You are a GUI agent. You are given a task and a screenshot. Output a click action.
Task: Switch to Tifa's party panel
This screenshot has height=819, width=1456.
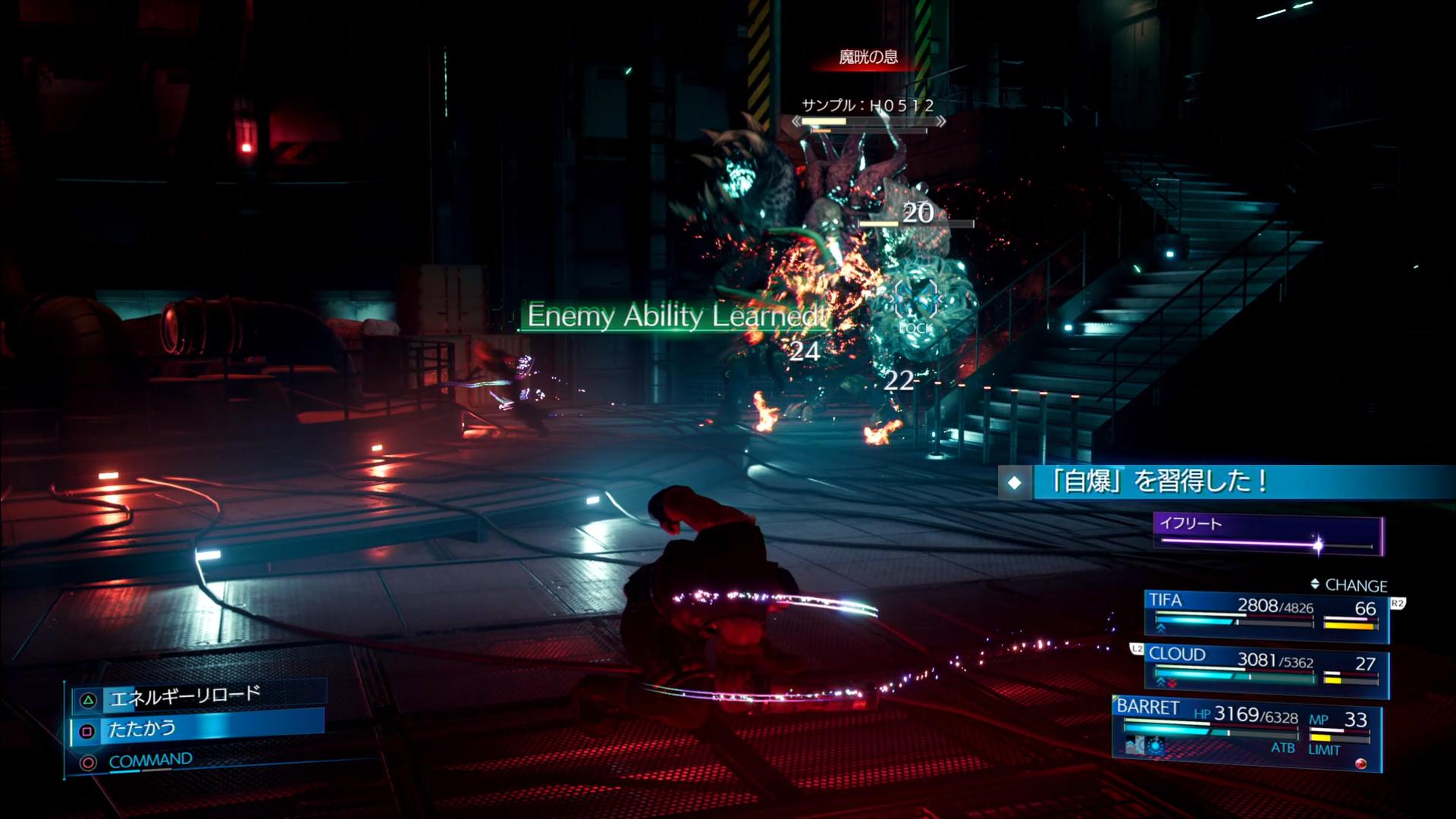[x=1266, y=613]
